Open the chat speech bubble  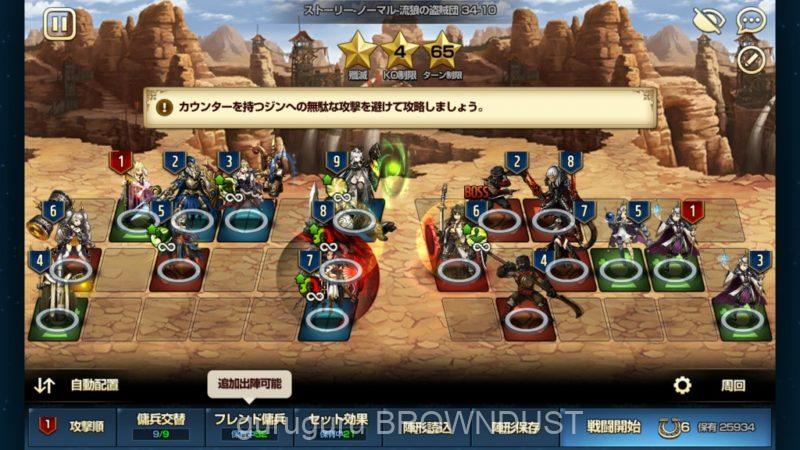click(749, 20)
